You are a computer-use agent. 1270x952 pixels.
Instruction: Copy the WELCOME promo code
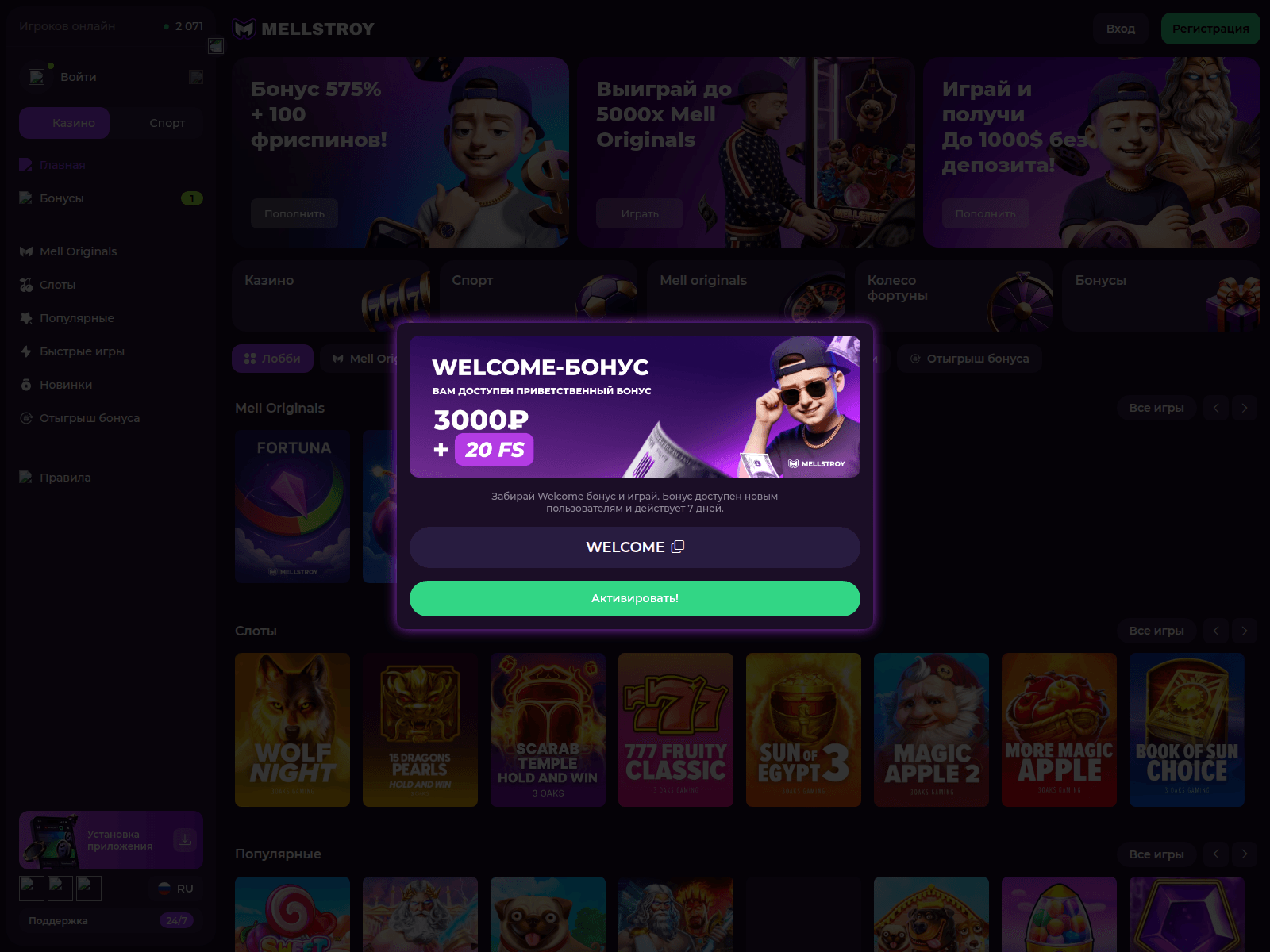click(x=677, y=547)
